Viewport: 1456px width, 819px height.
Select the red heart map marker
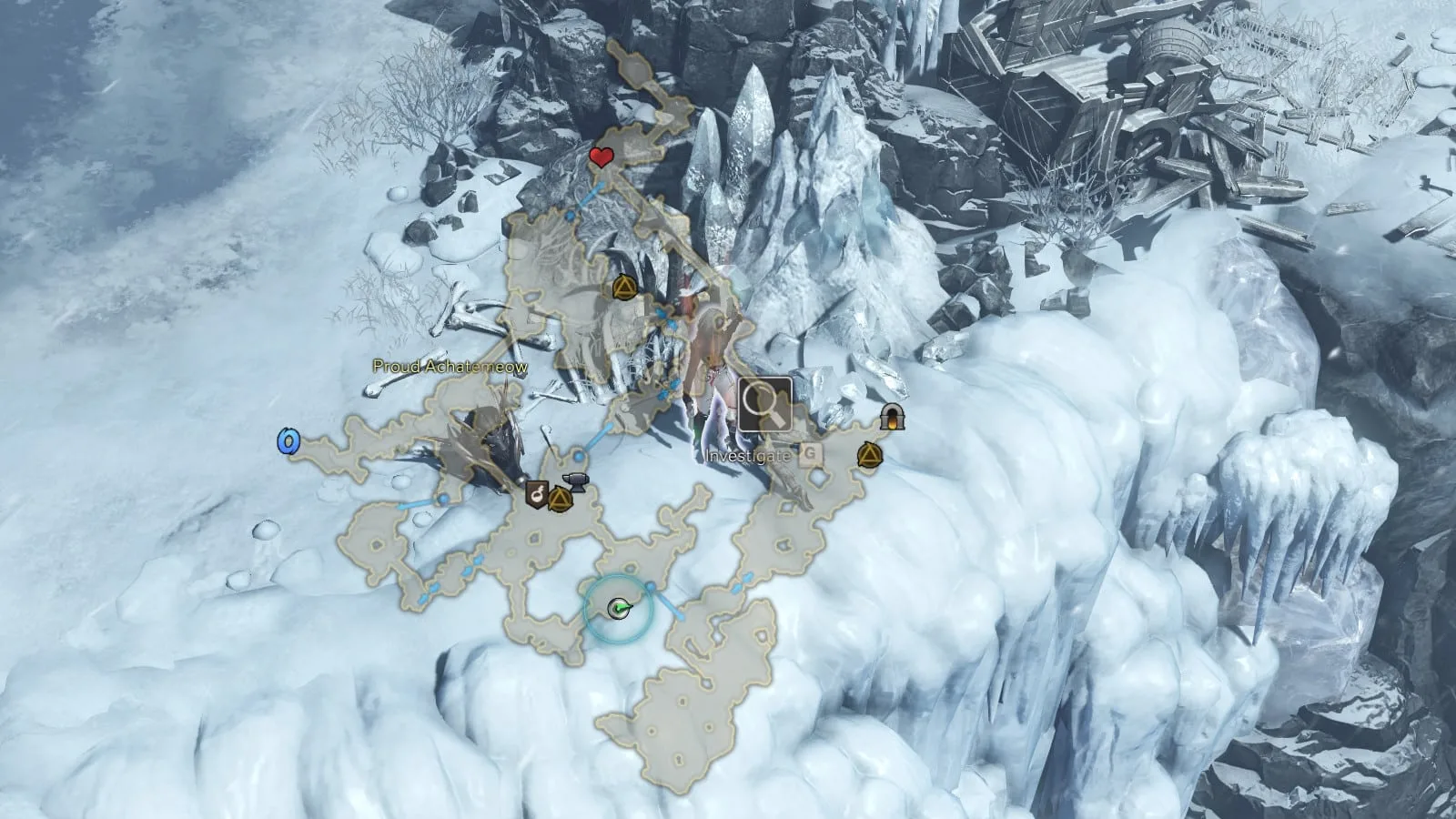600,157
